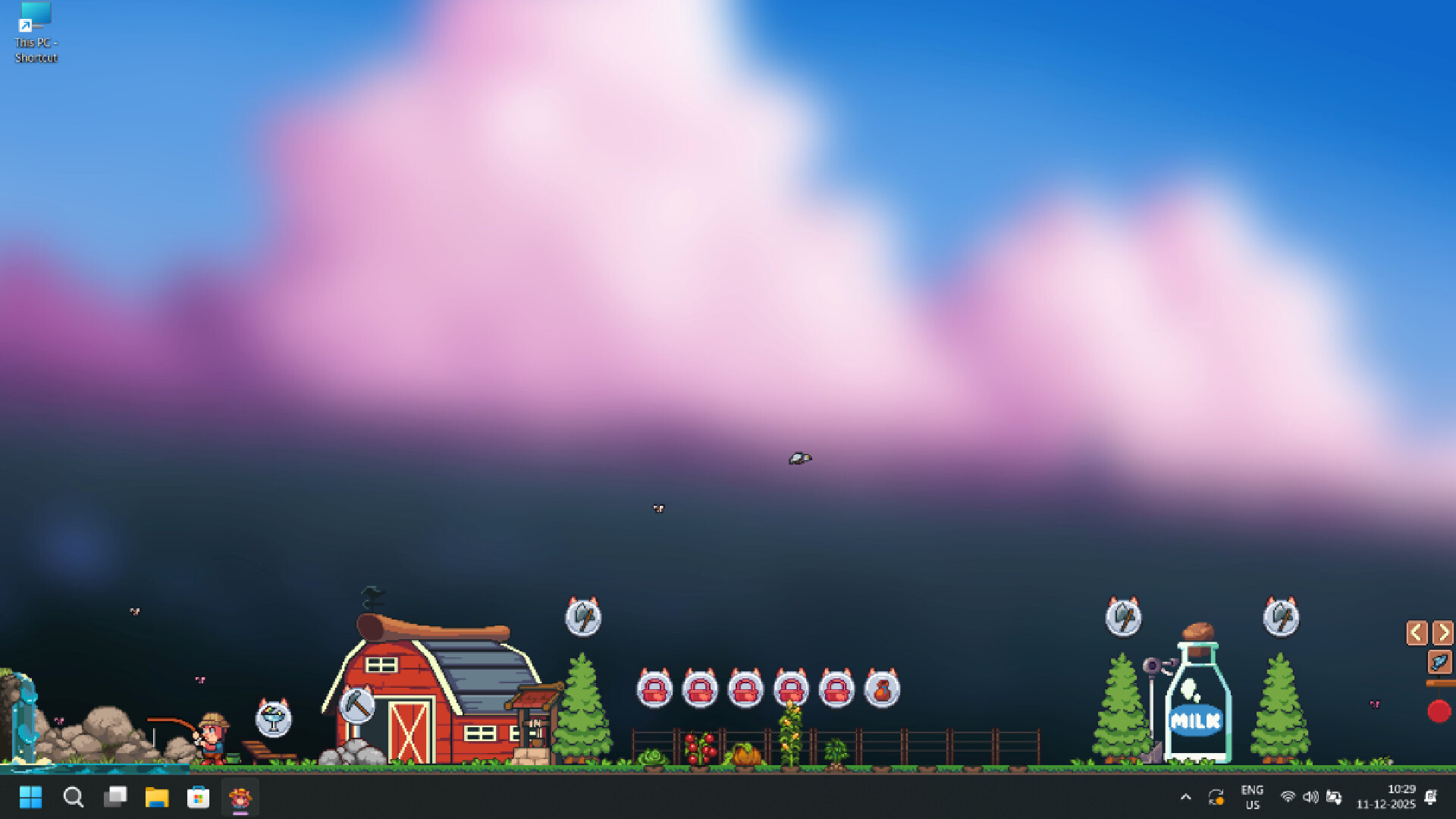Open Rusty's Retirement from the taskbar
The image size is (1456, 819).
click(239, 797)
